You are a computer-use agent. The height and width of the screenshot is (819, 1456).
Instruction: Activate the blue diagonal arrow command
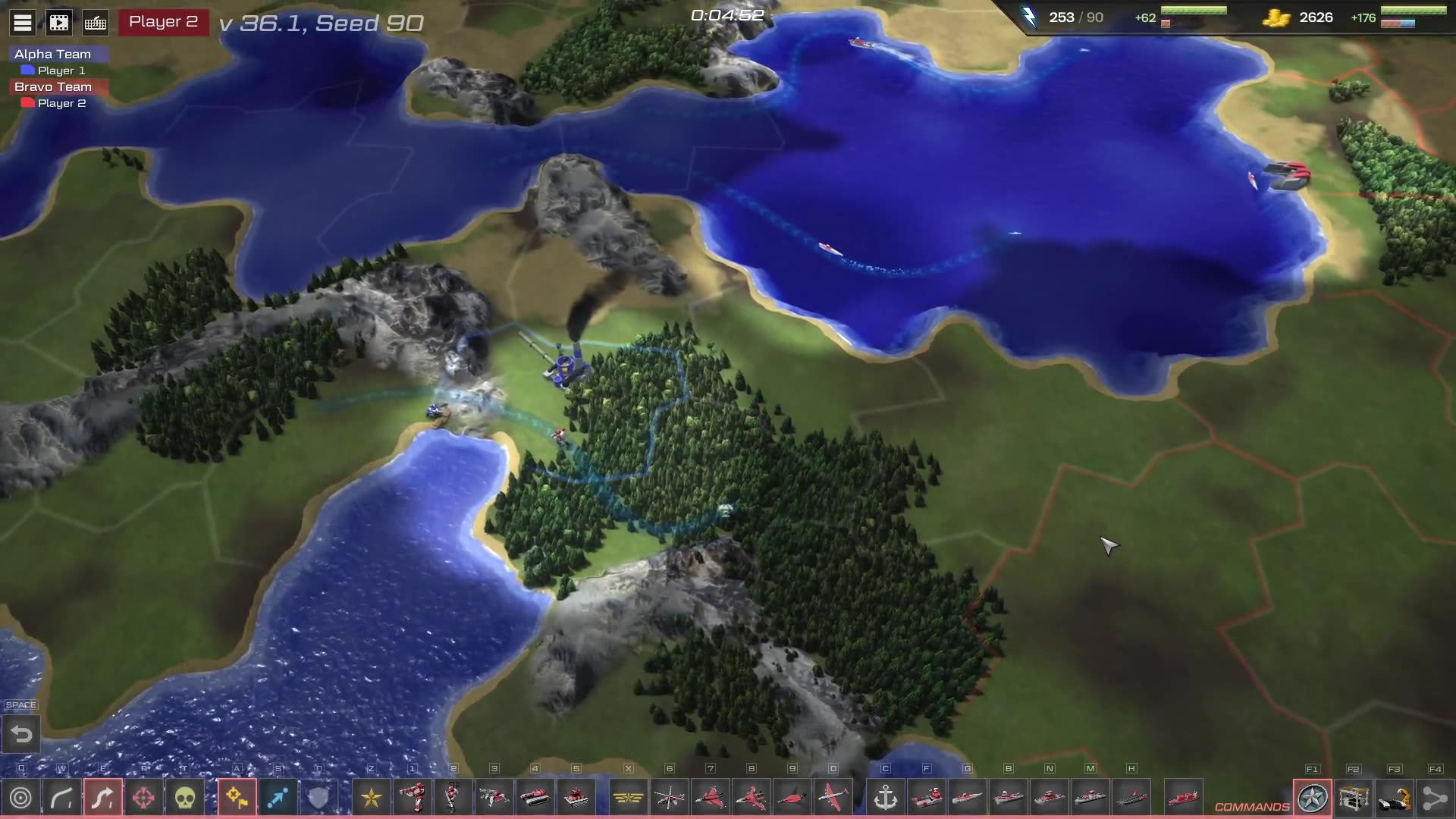pyautogui.click(x=278, y=798)
